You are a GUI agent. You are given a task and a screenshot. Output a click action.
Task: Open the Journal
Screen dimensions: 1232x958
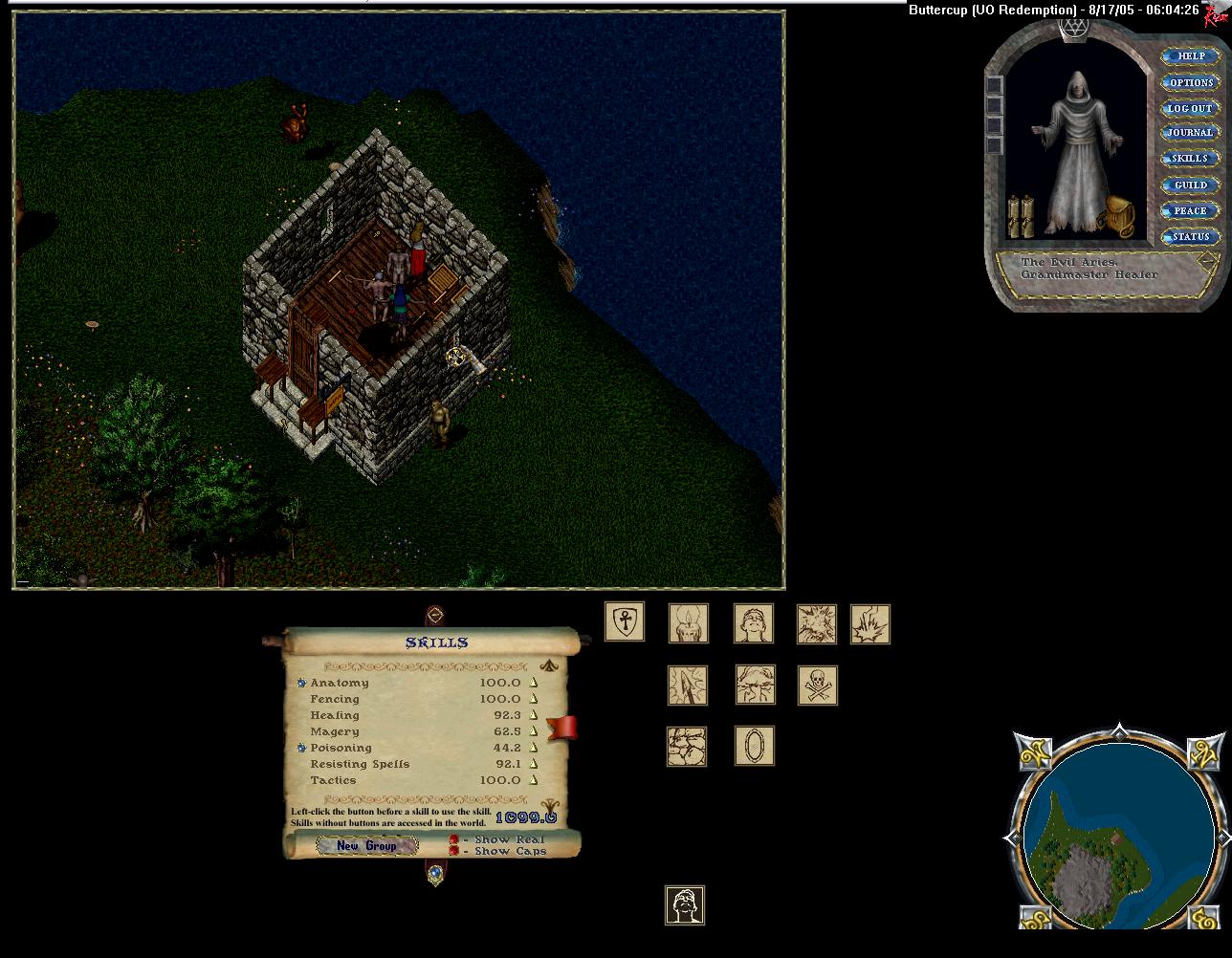click(1191, 133)
